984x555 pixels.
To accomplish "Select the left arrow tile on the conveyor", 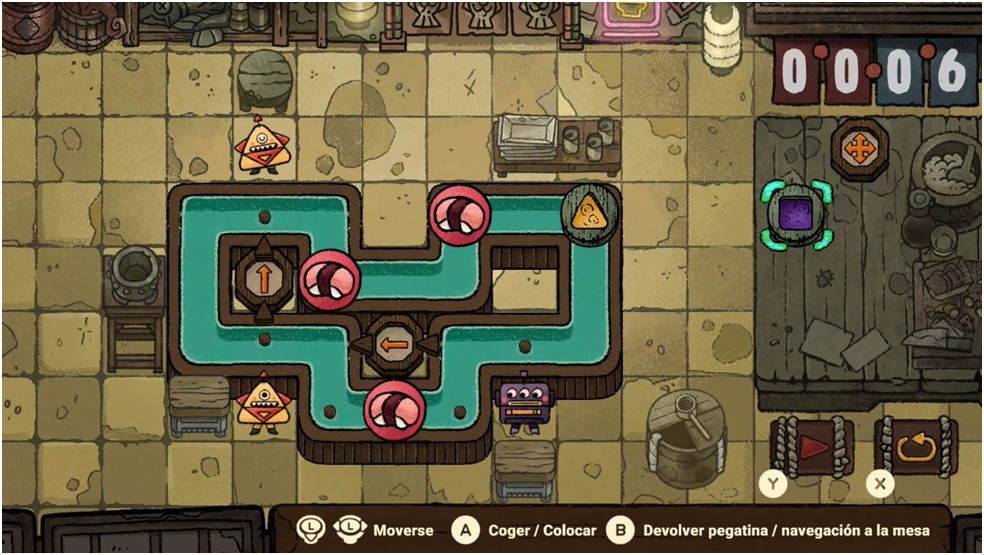I will 392,344.
